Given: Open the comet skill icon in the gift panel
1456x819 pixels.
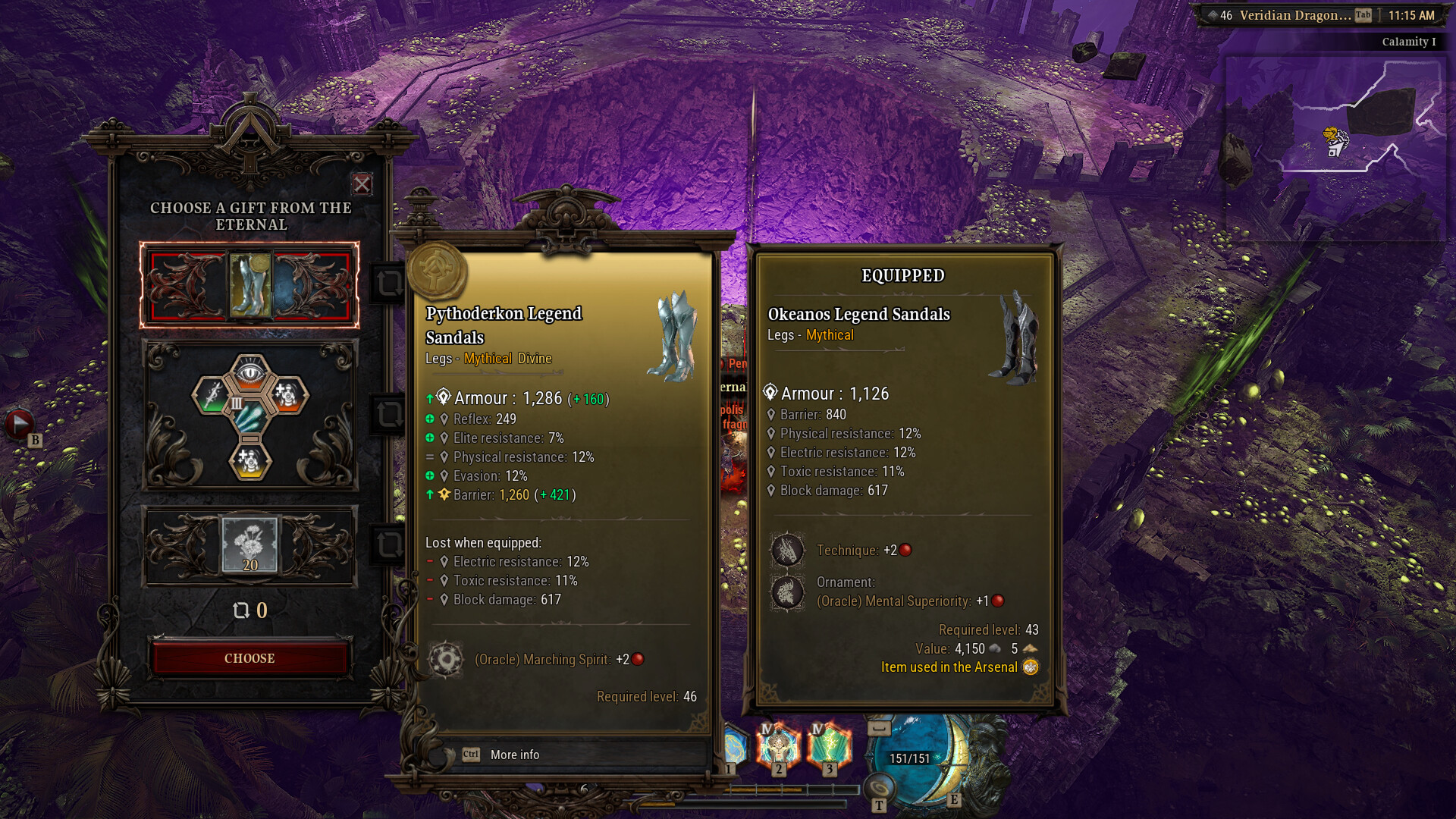Looking at the screenshot, I should click(x=250, y=418).
